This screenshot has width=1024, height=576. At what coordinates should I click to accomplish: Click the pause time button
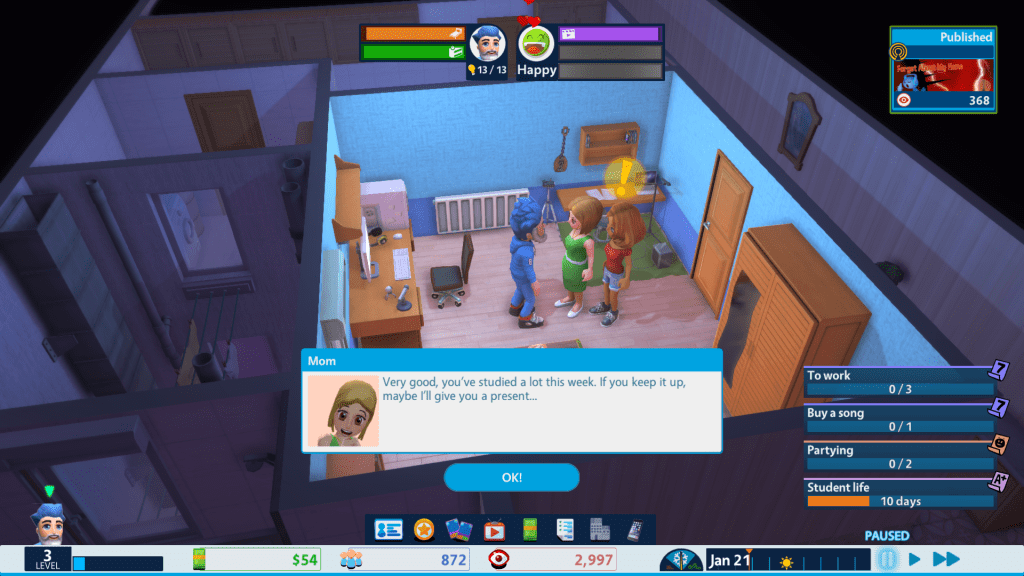pos(886,559)
